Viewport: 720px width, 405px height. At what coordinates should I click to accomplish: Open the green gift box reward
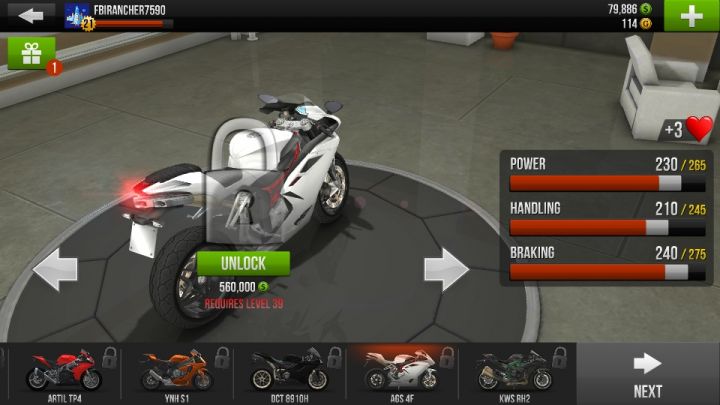click(x=31, y=53)
